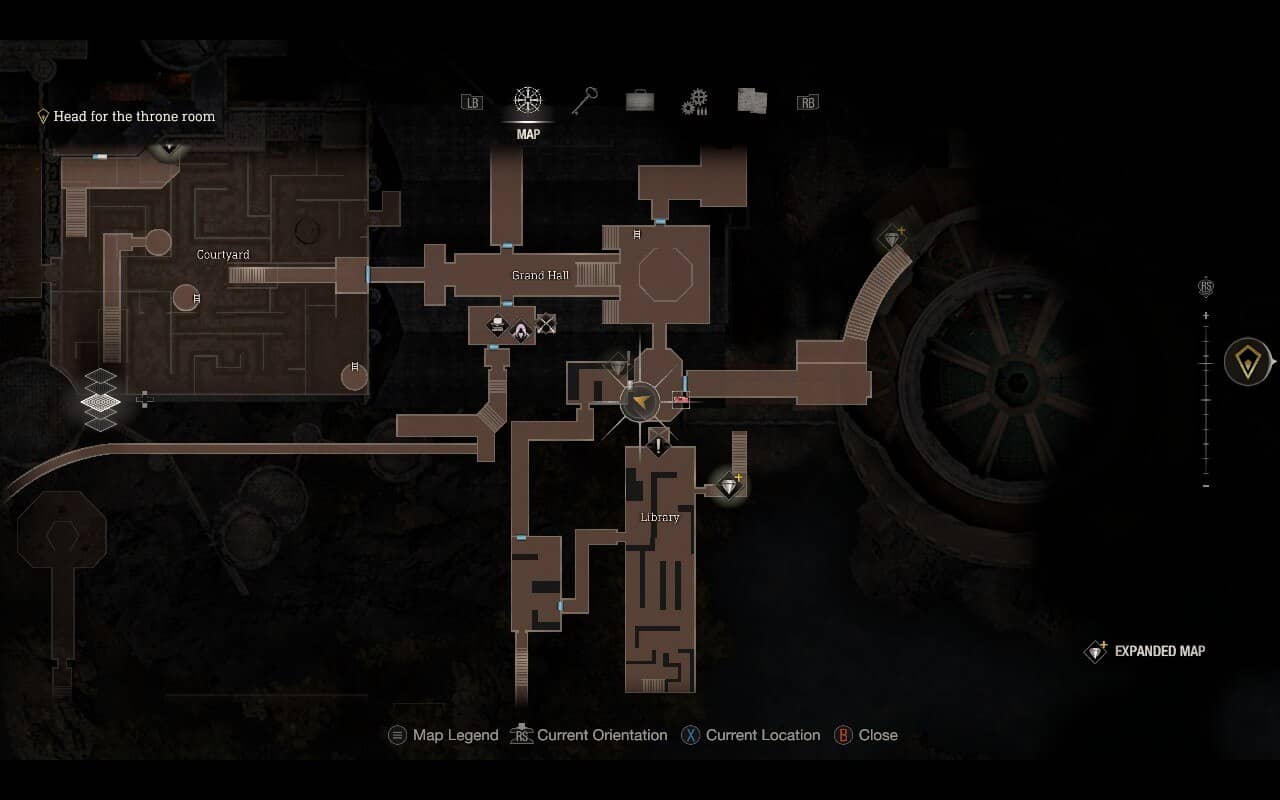
Task: Open the Files documents icon
Action: pyautogui.click(x=751, y=100)
